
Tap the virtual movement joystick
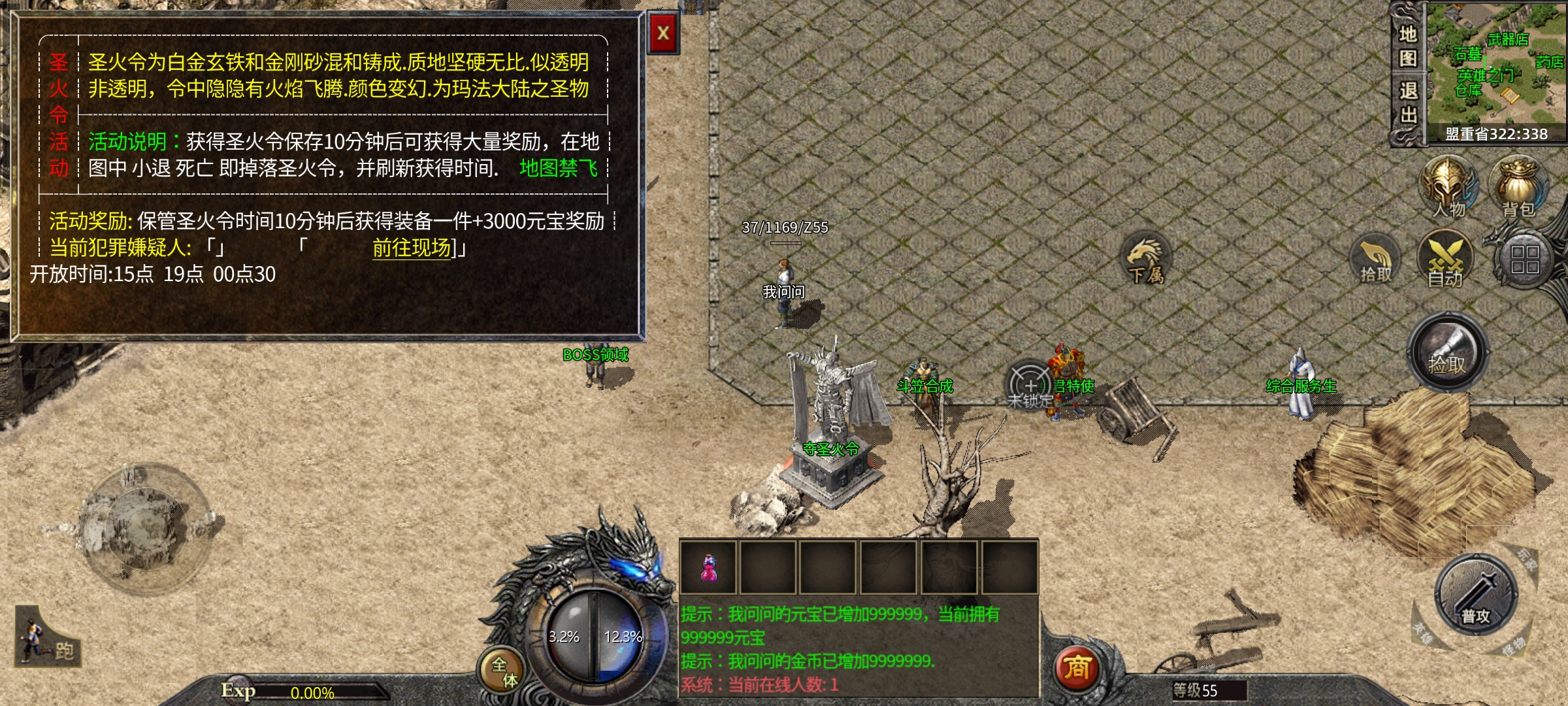click(148, 526)
